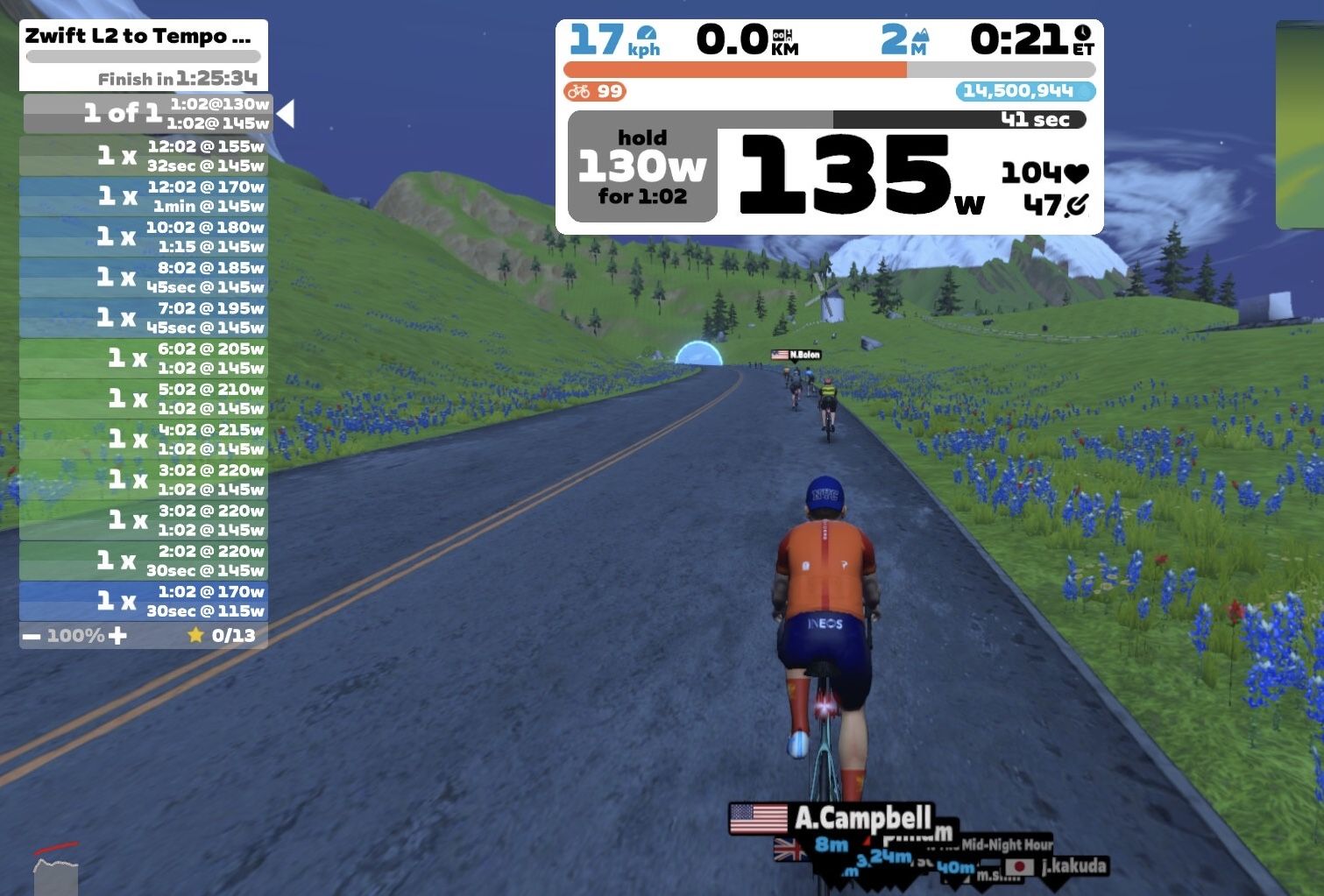Increase workout intensity with the plus button
1324x896 pixels.
point(118,636)
